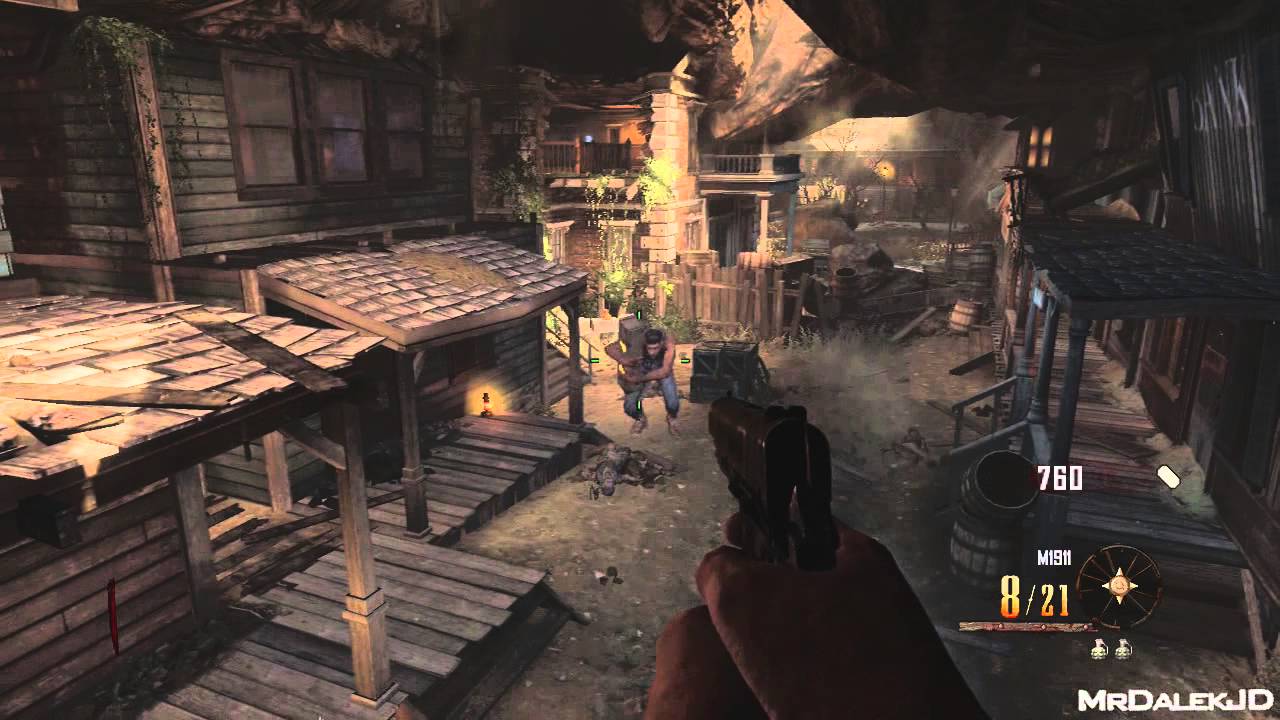This screenshot has width=1280, height=720.
Task: Click the right green crosshair marker
Action: (x=685, y=360)
